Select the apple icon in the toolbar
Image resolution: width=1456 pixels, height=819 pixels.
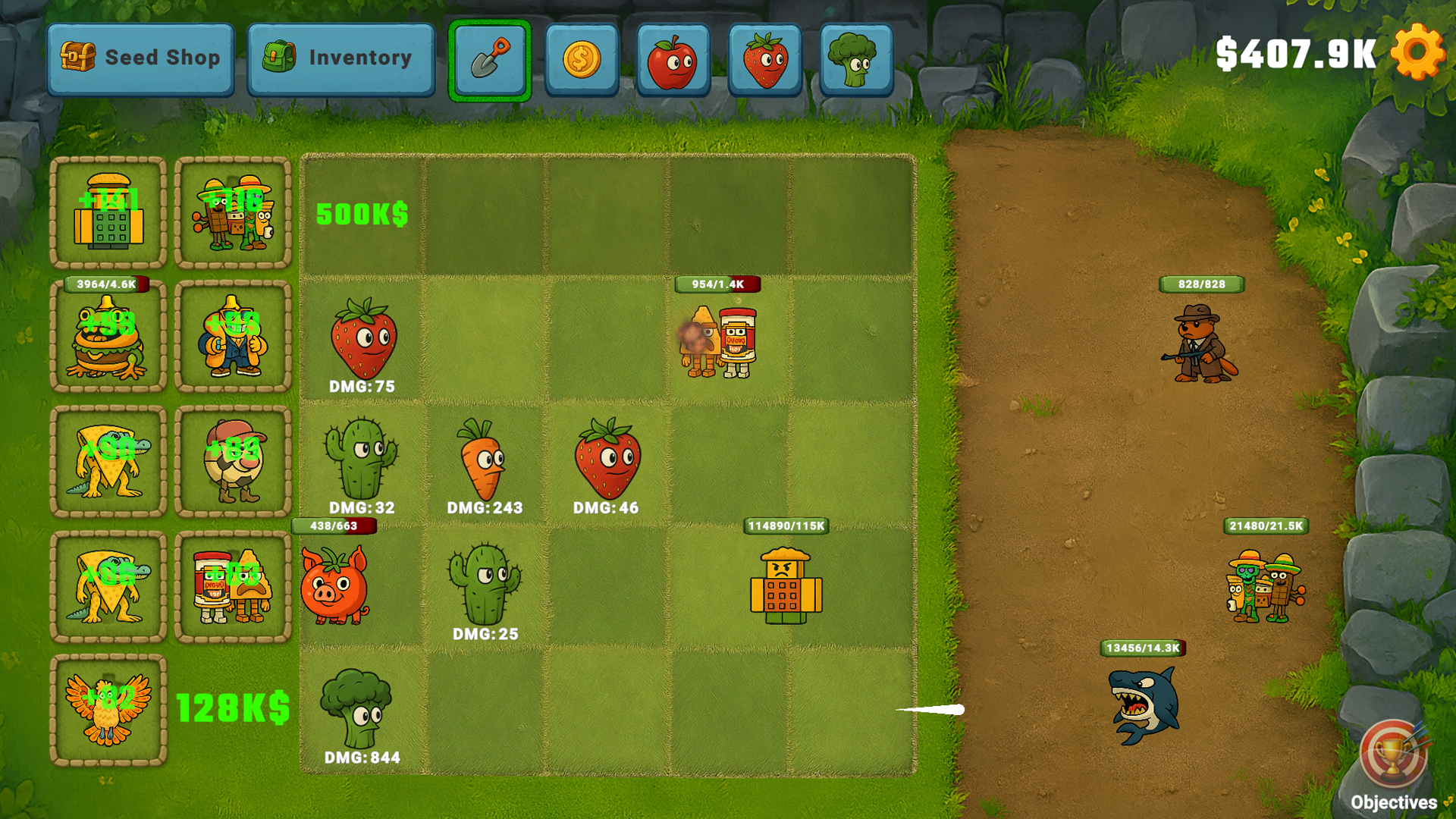point(673,59)
